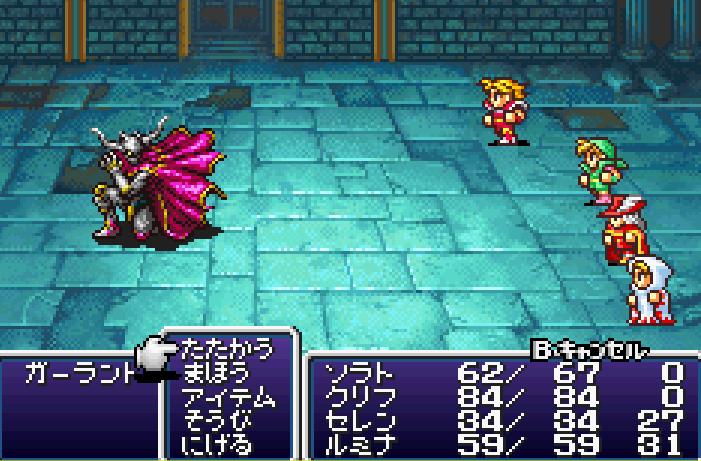Viewport: 701px width, 461px height.
Task: Open the アイテム (Item) command
Action: [229, 397]
